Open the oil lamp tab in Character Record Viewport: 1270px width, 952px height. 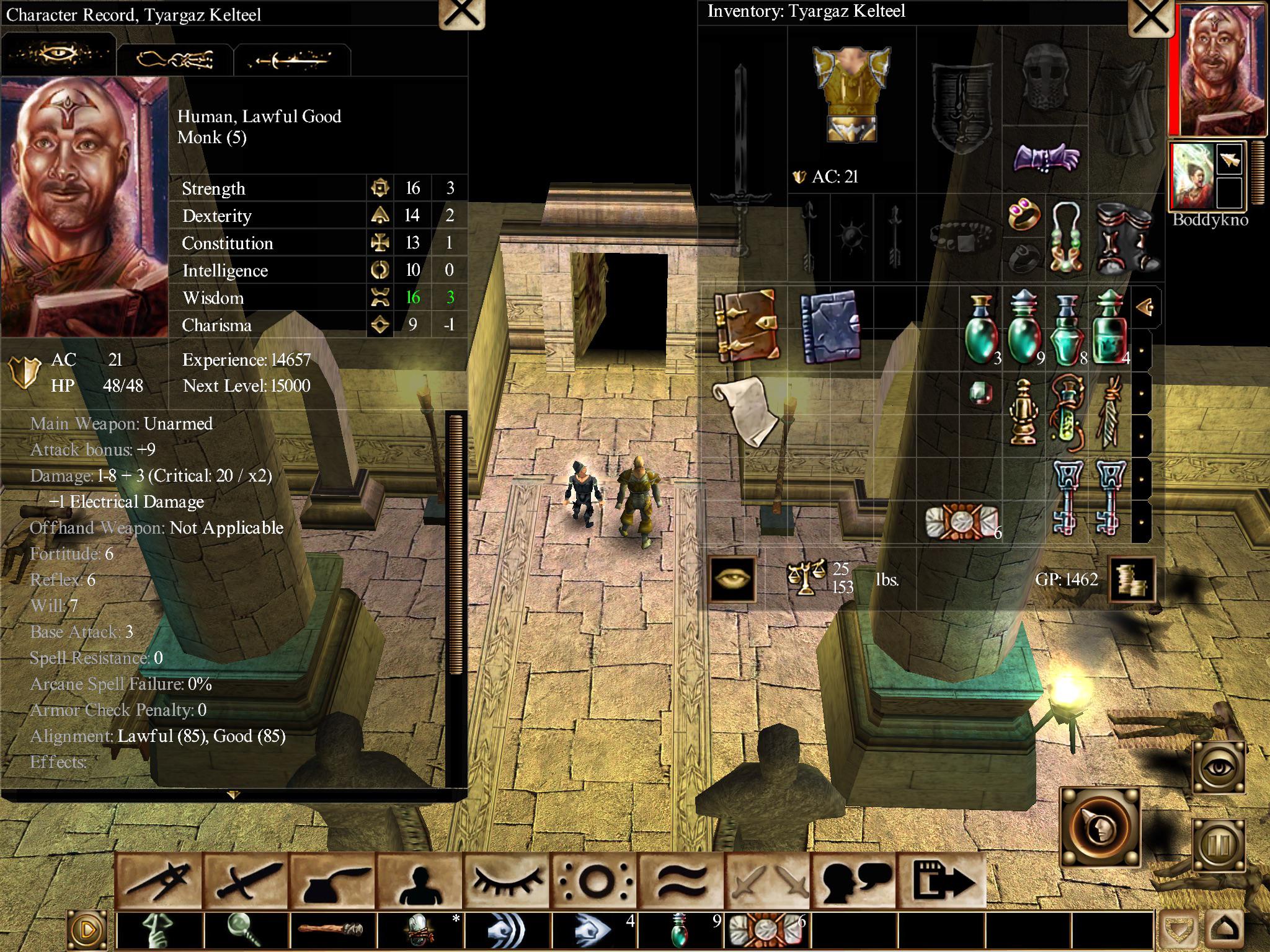[x=175, y=60]
